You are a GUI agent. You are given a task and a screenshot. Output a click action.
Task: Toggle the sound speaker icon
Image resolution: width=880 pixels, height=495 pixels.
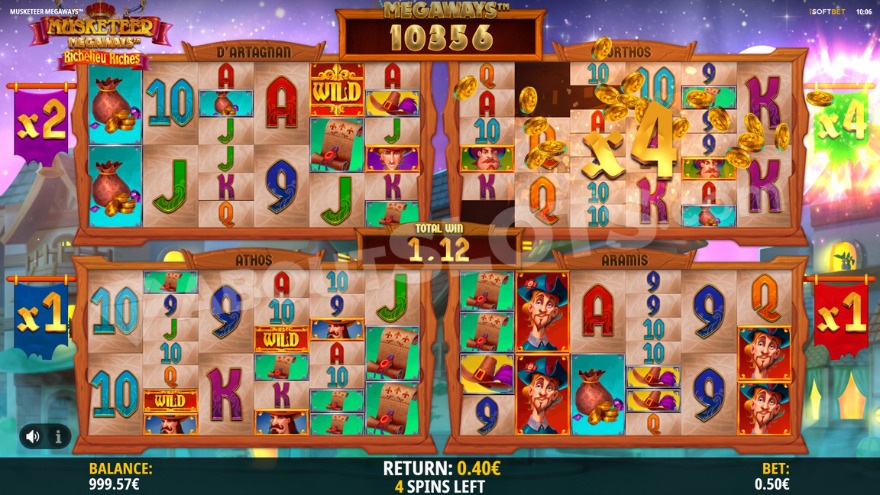33,436
